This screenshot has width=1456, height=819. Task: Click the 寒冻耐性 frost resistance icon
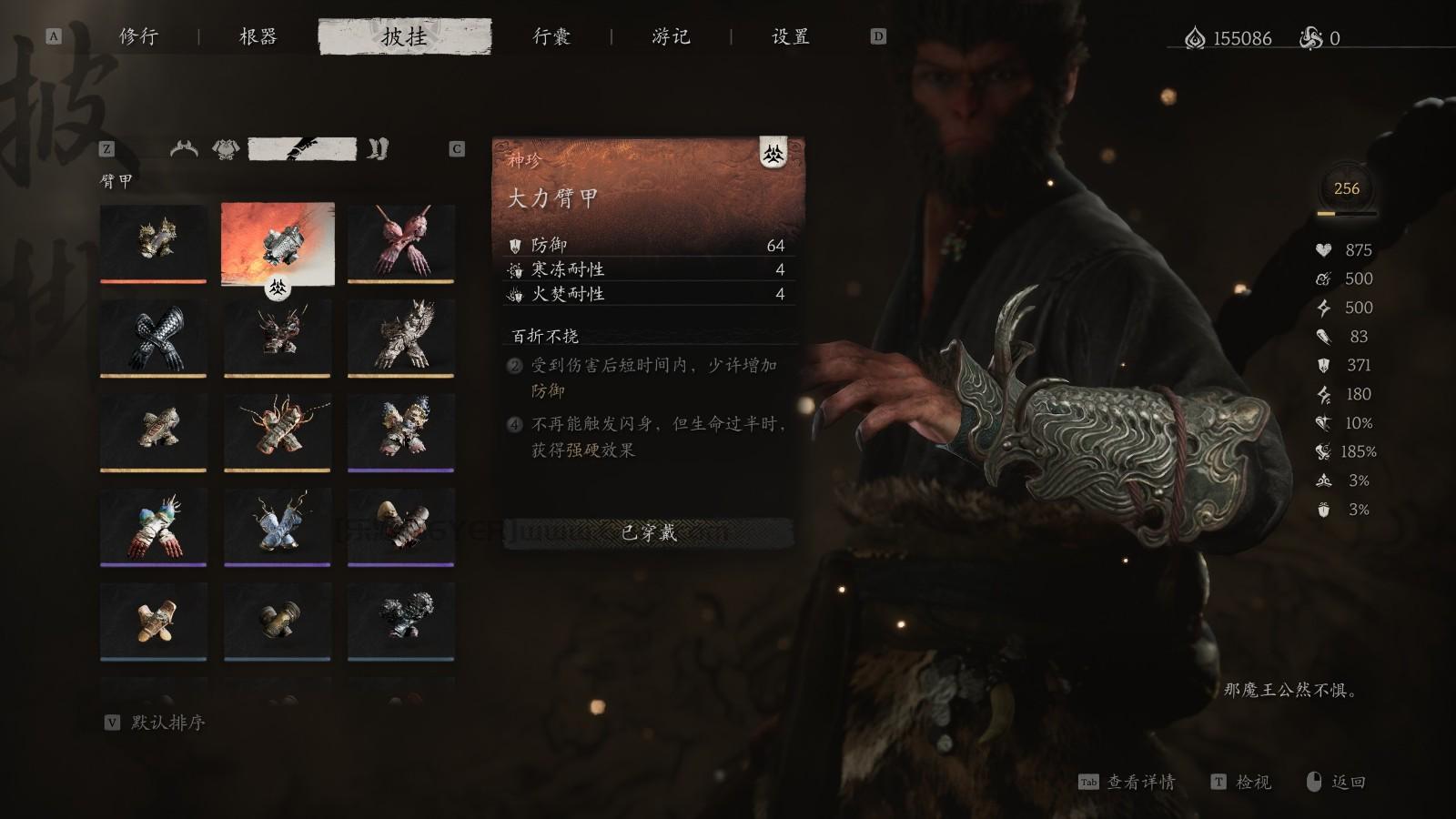click(x=517, y=268)
